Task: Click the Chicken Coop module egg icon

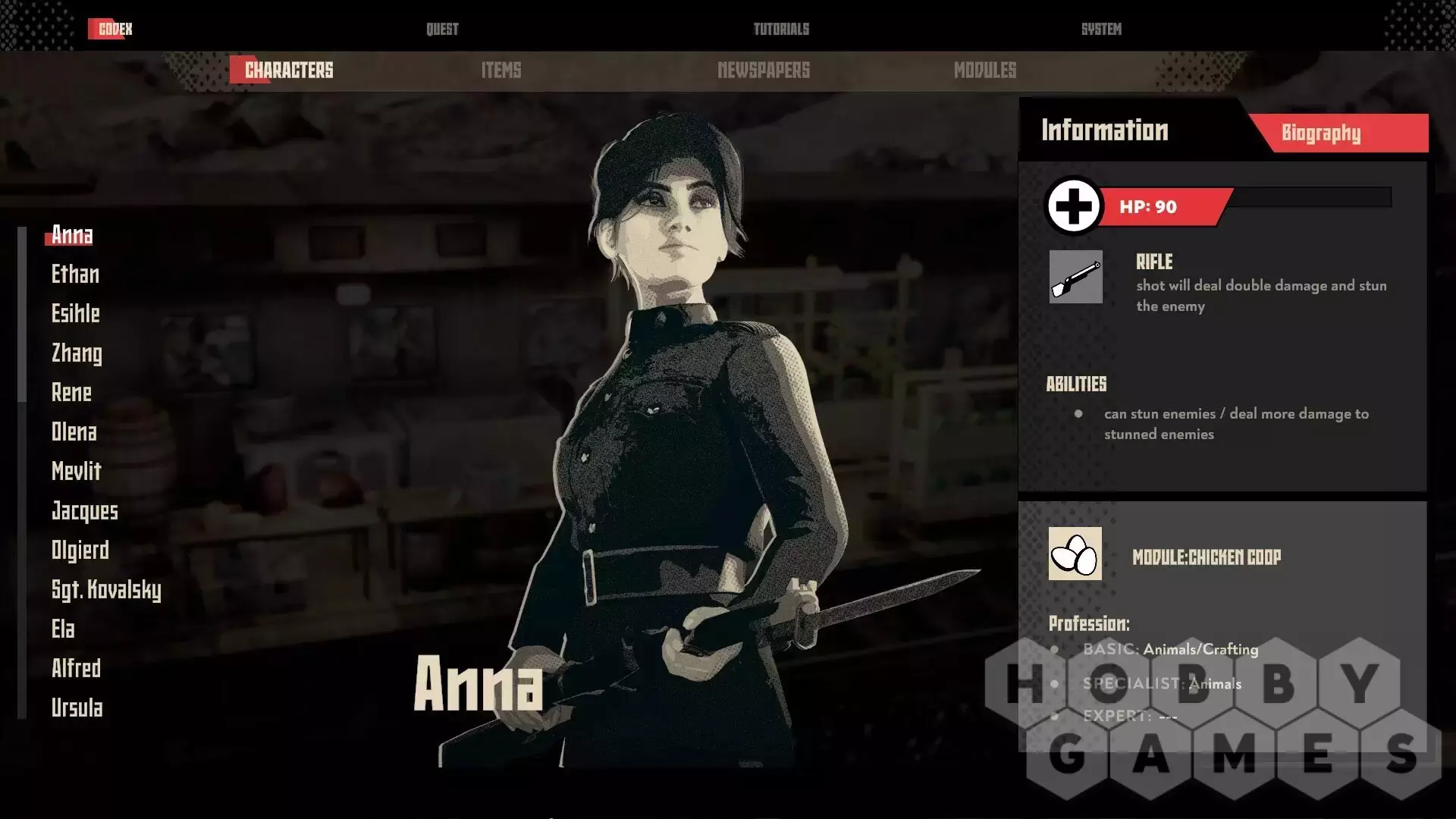Action: tap(1075, 554)
